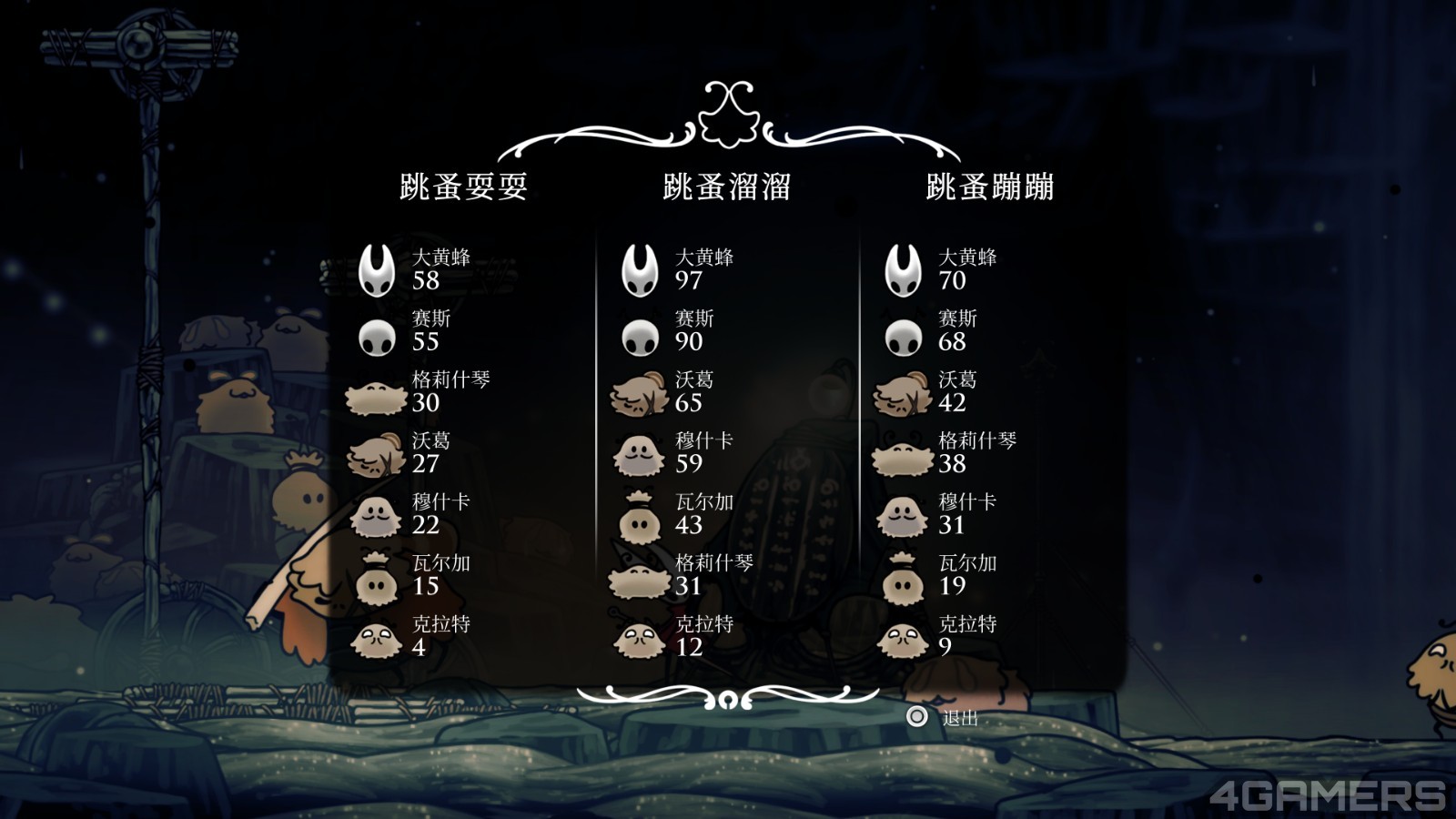Select the 跳蚤耍耍 column title
The width and height of the screenshot is (1456, 819).
463,187
